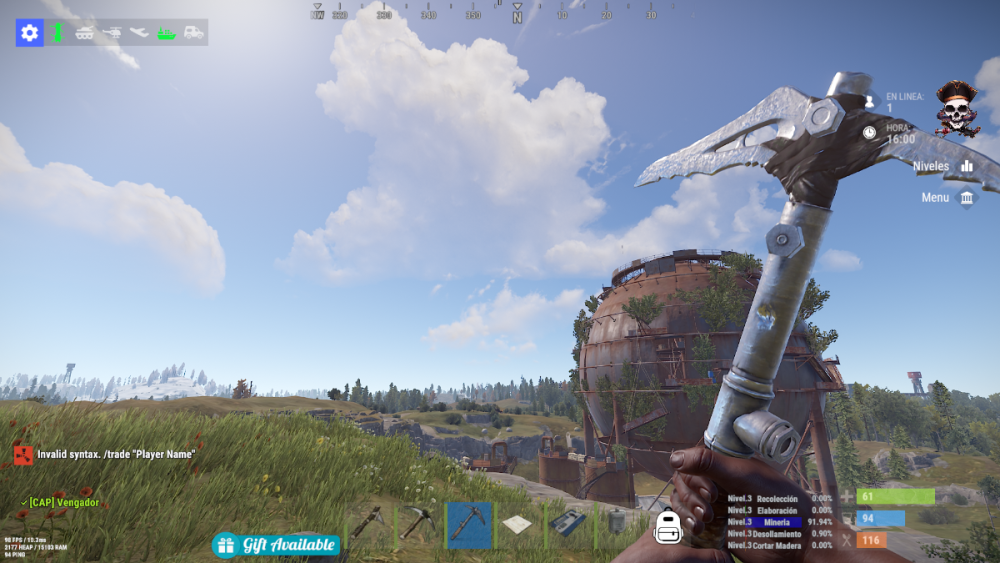Select the highlighted pickaxe hotbar slot
Screen dimensions: 1000x563
click(x=469, y=523)
